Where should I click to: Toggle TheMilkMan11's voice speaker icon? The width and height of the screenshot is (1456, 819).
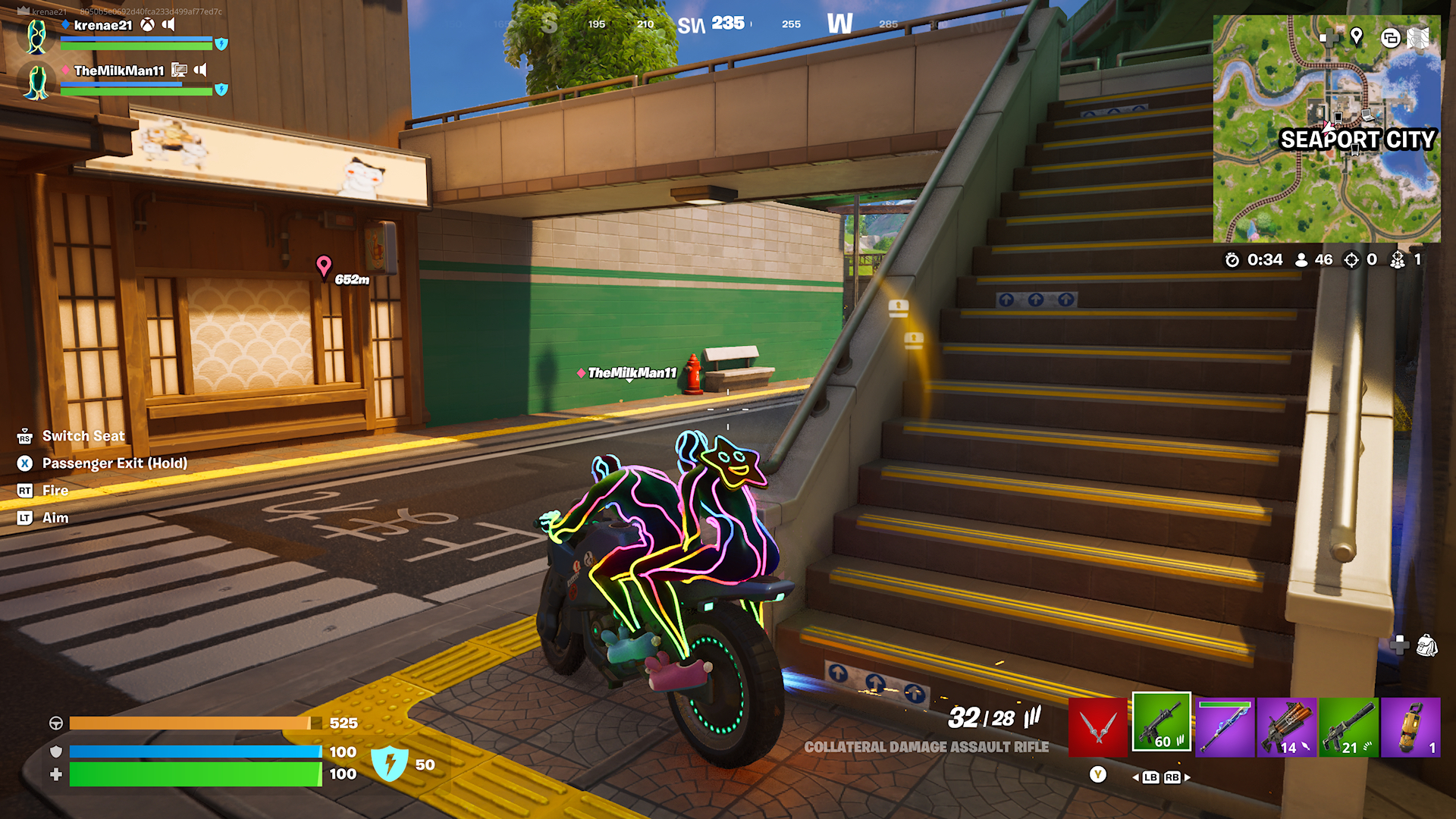200,70
